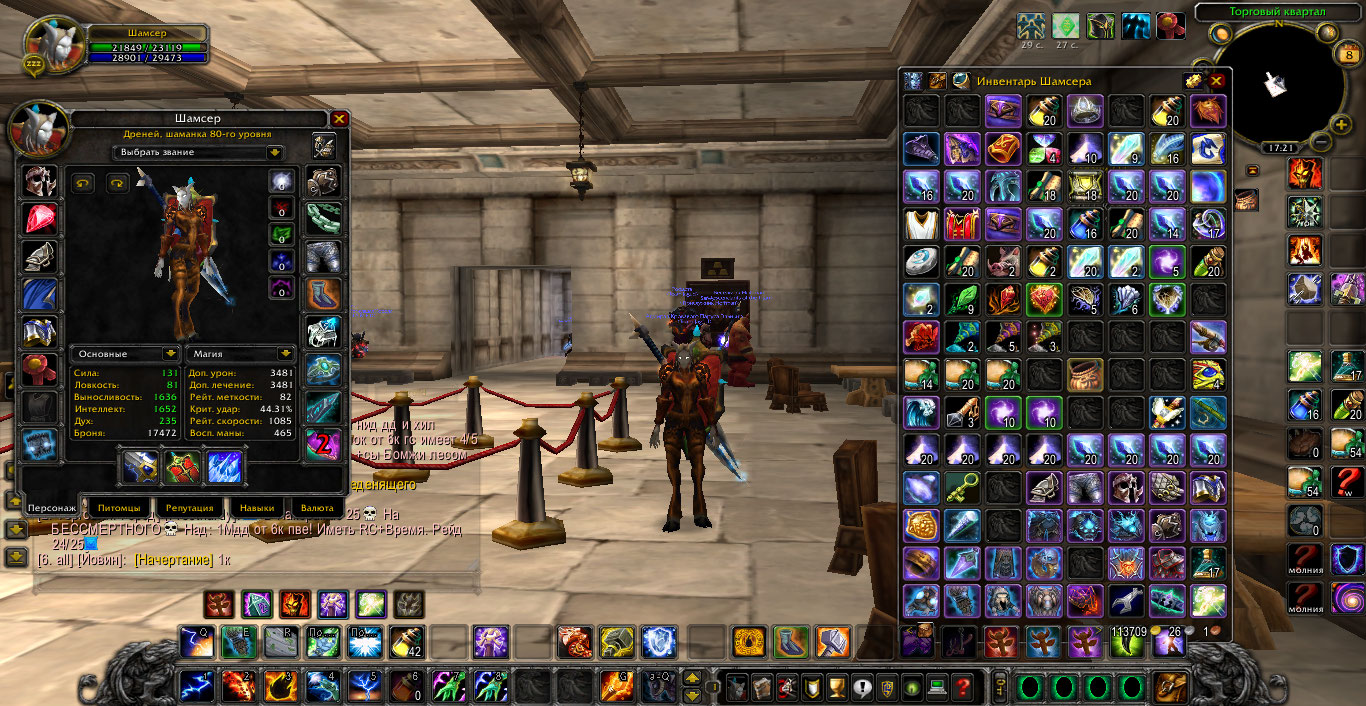Screen dimensions: 1366x706
Task: Show the Навыки tab
Action: [255, 508]
